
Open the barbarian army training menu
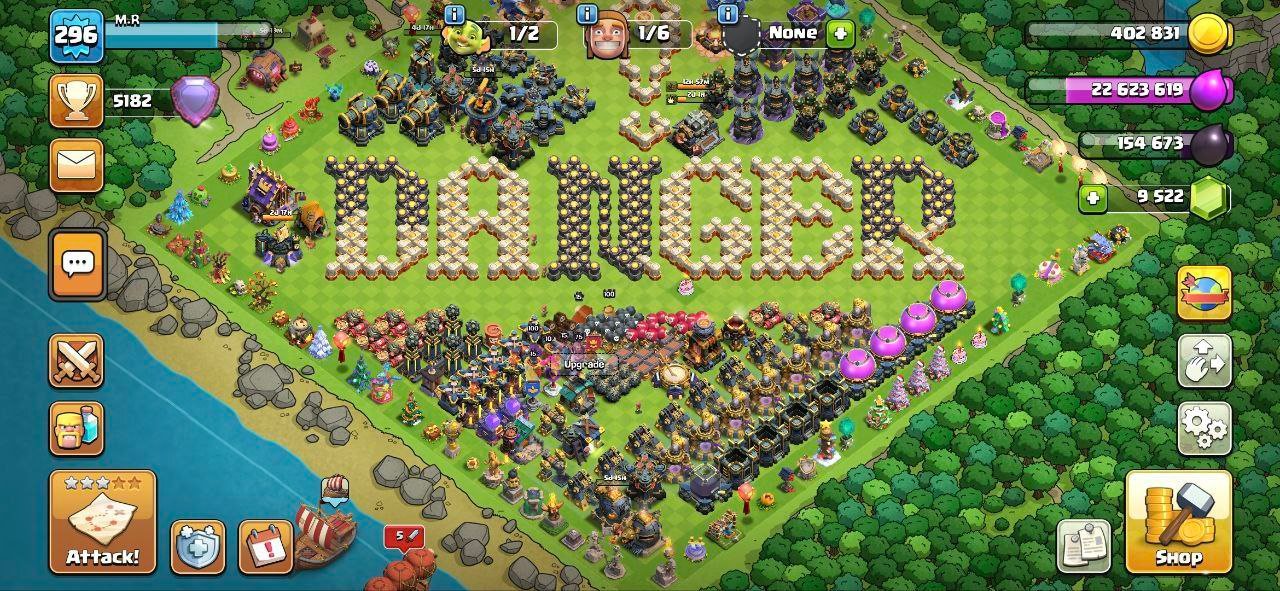point(77,429)
